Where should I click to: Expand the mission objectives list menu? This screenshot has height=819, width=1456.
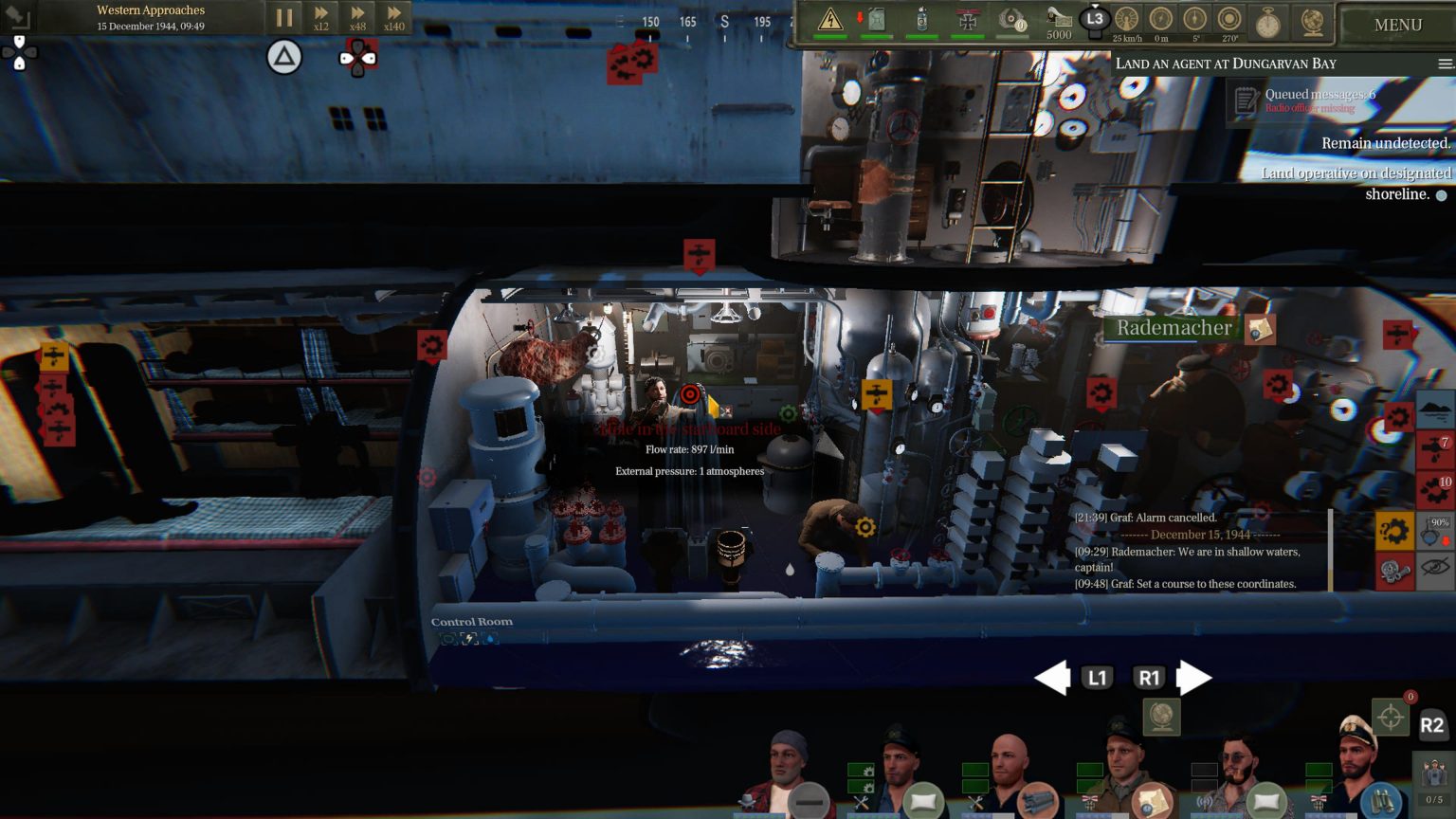[x=1445, y=64]
